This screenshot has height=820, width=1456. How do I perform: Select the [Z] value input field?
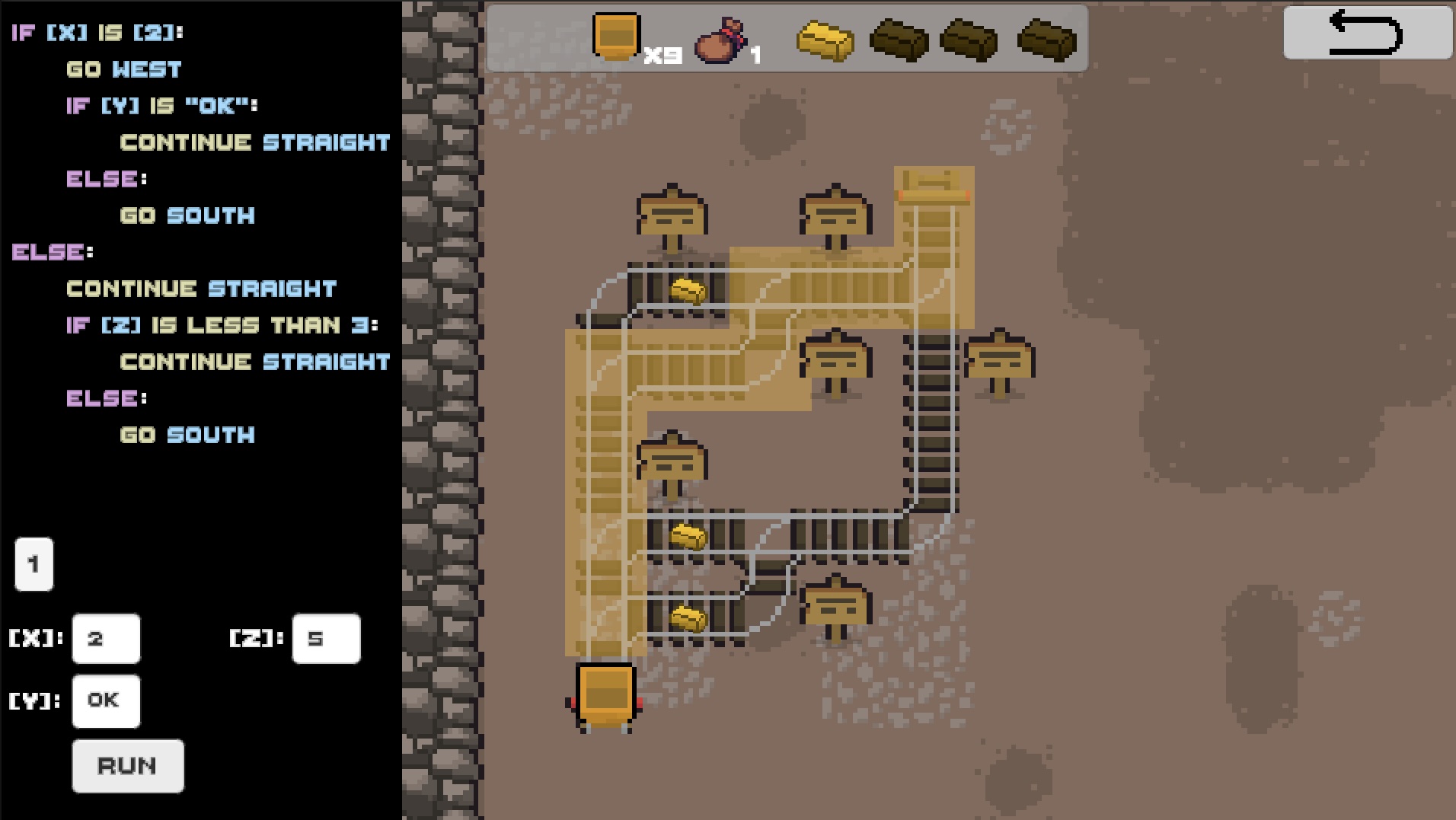[326, 638]
